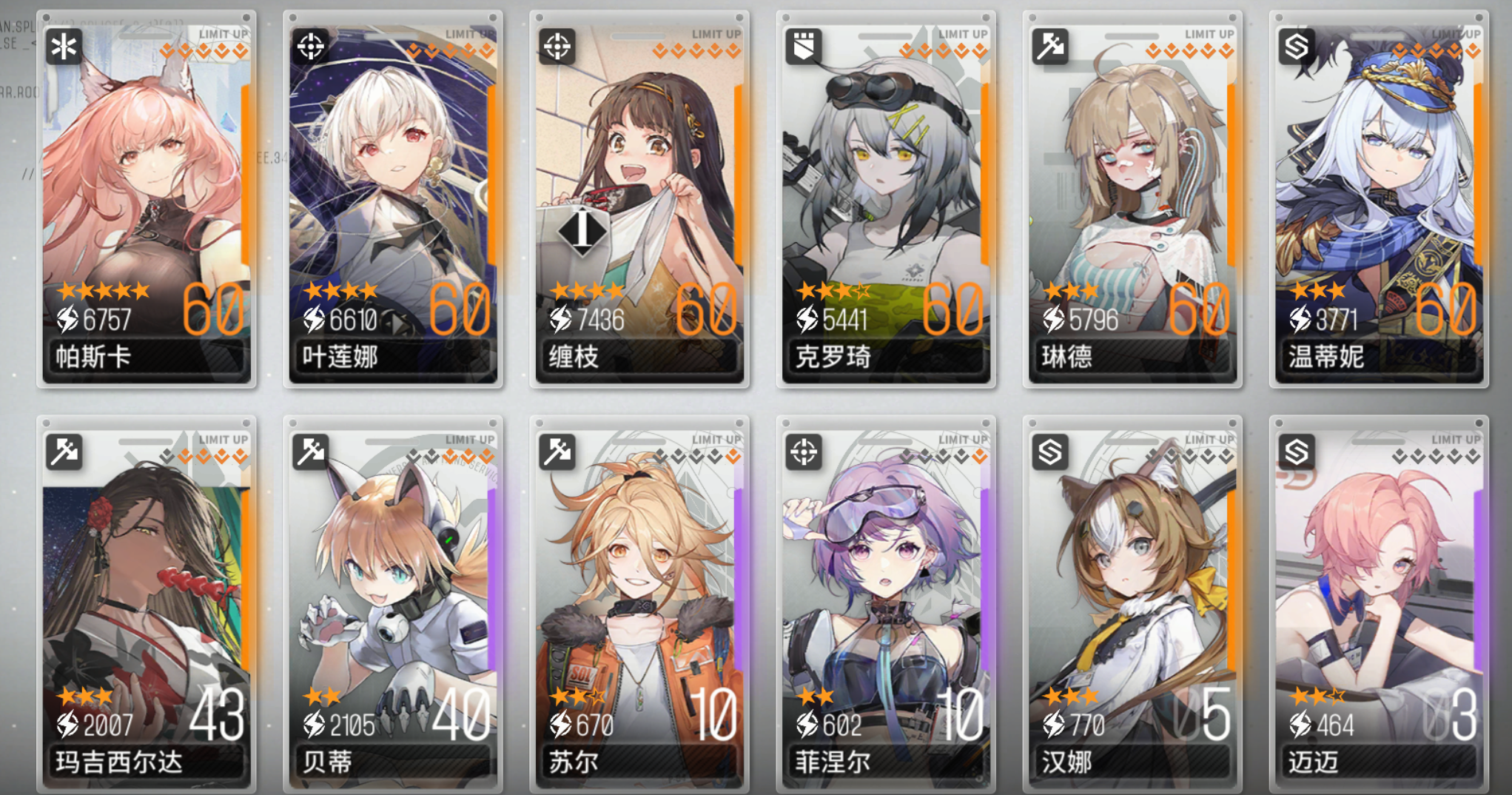The height and width of the screenshot is (795, 1512).
Task: Toggle the LIMIT UP badge on 汉娜's card
Action: [x=1209, y=438]
